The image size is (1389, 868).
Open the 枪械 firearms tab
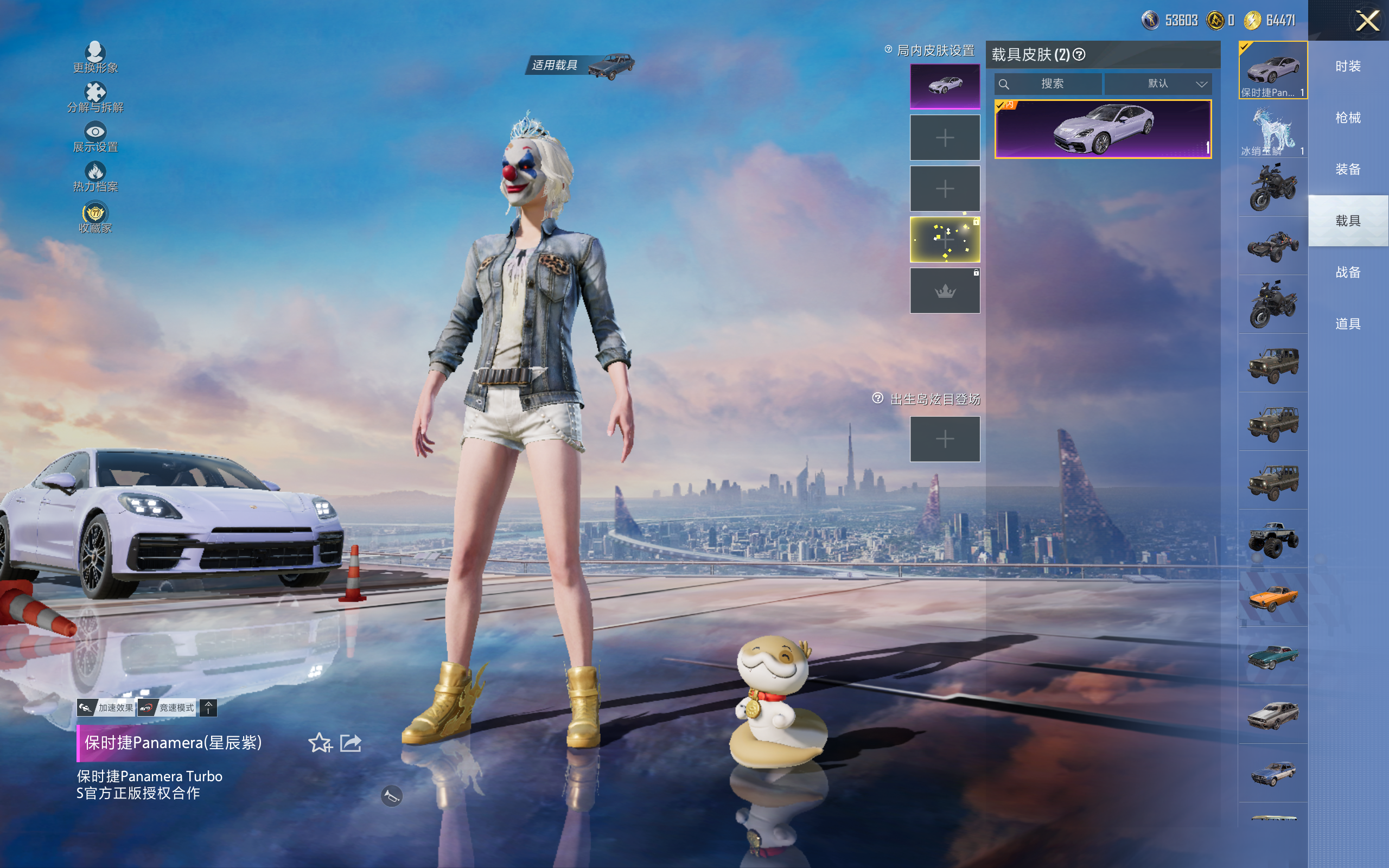click(x=1348, y=118)
